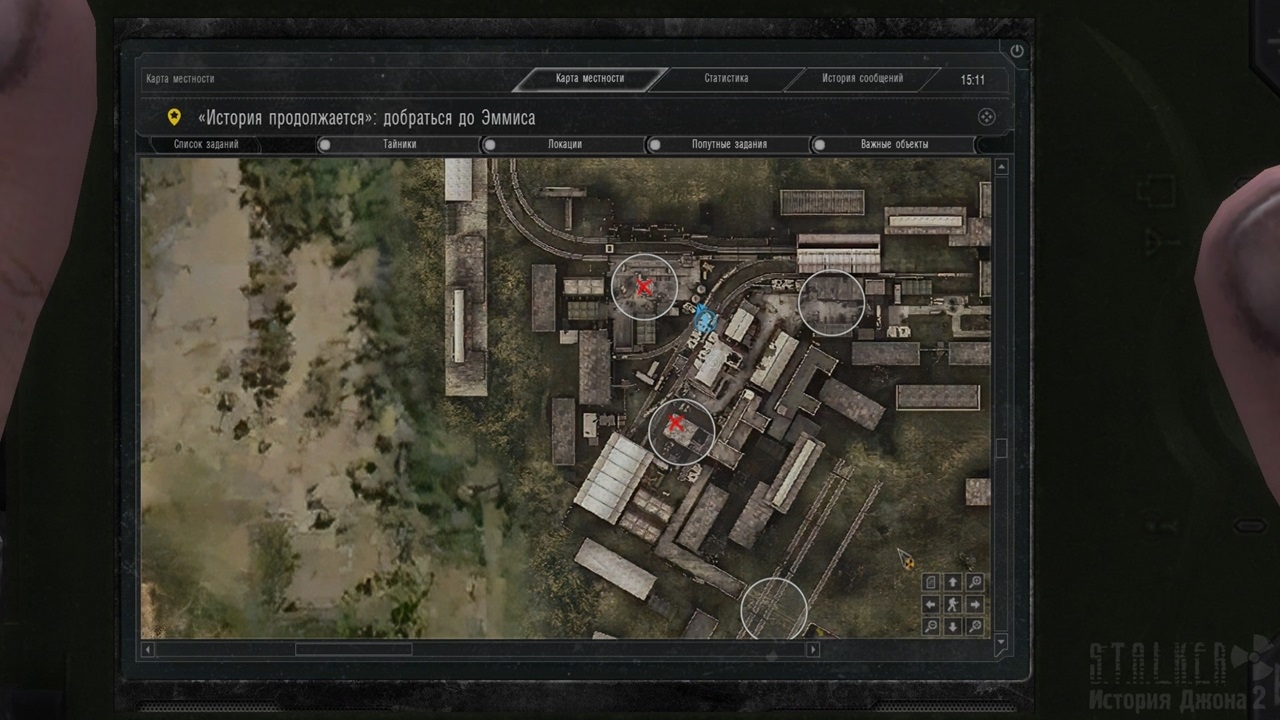Pan the map with the down arrow button
1280x720 pixels.
coord(953,627)
